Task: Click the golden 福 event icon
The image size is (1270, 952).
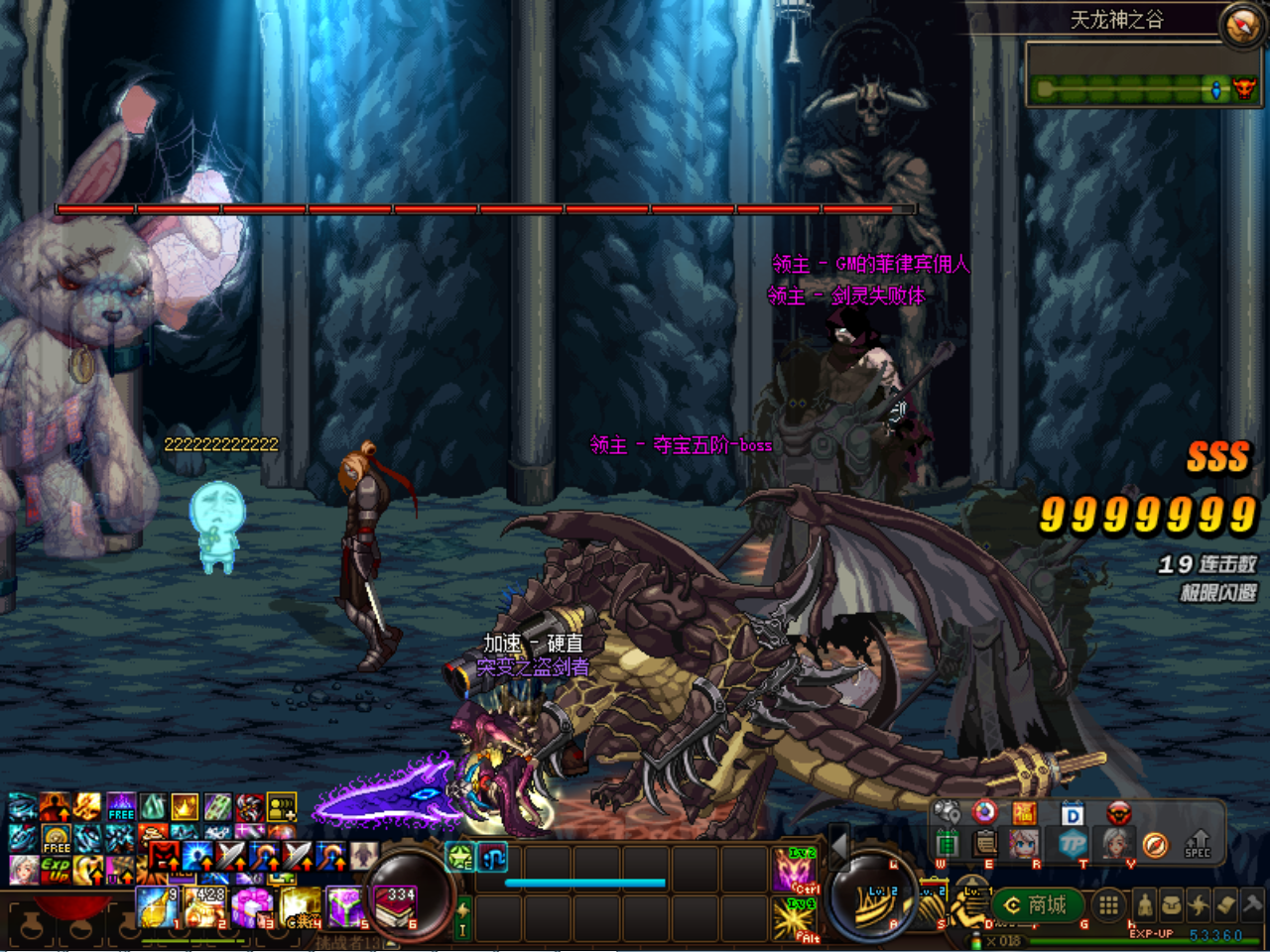Action: click(1024, 813)
